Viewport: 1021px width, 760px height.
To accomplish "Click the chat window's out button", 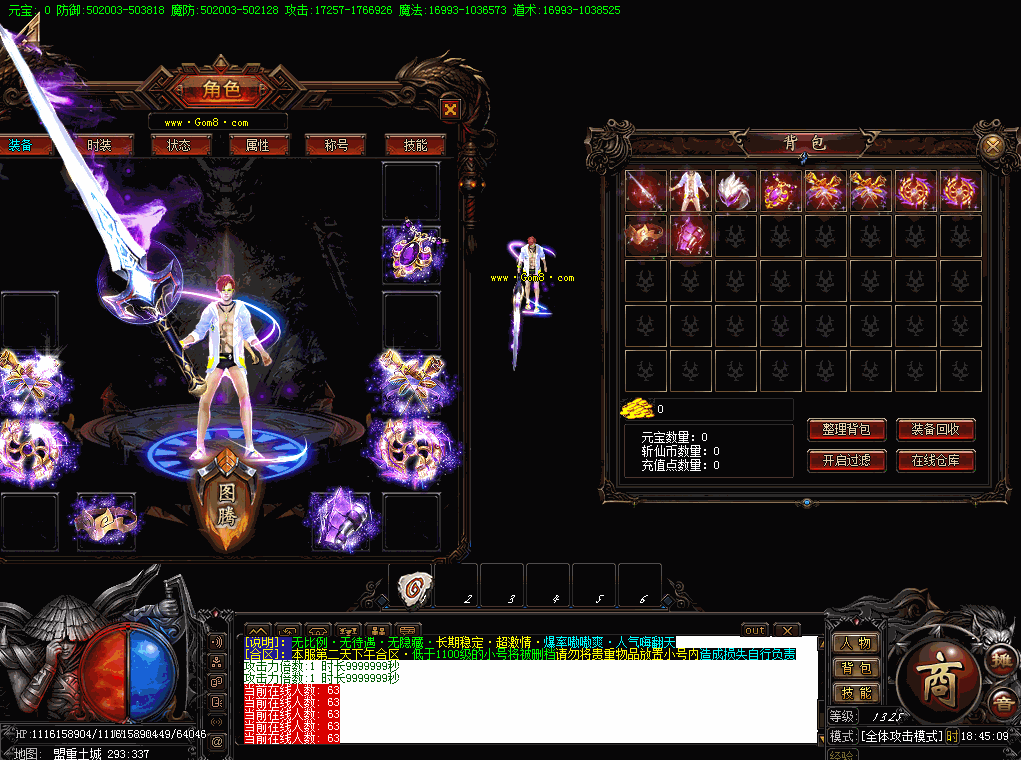I will (755, 630).
